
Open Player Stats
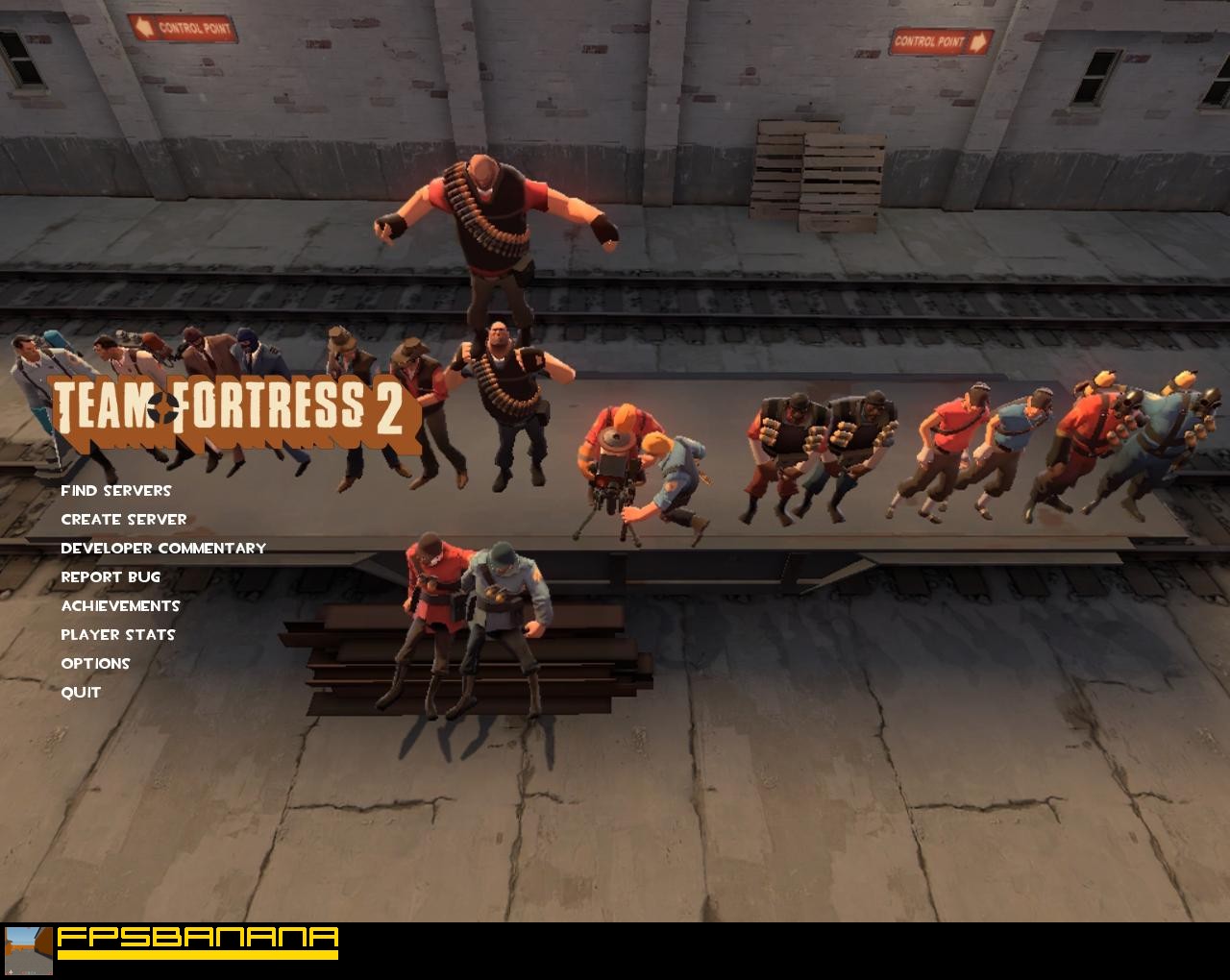(x=117, y=634)
